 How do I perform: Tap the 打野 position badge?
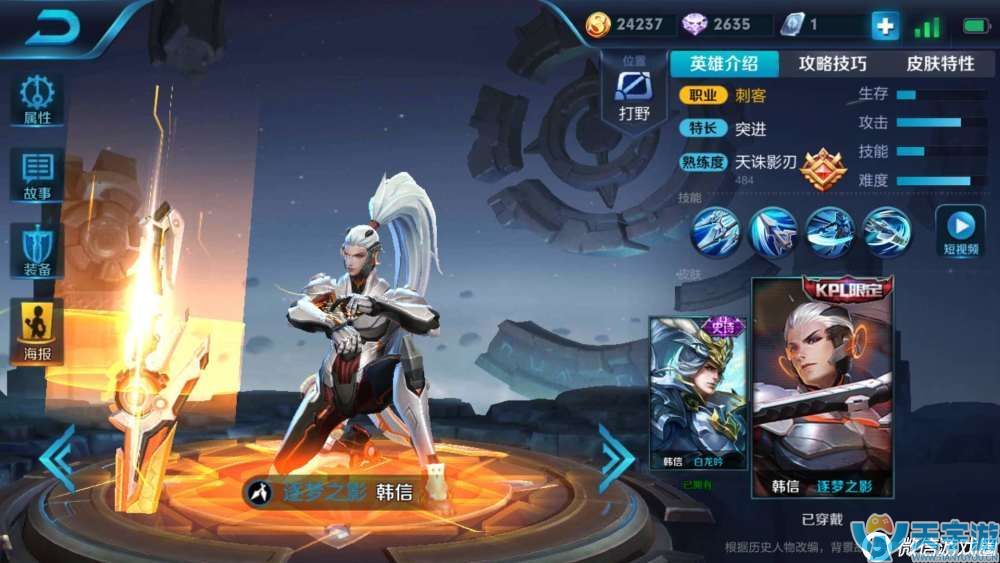point(634,92)
